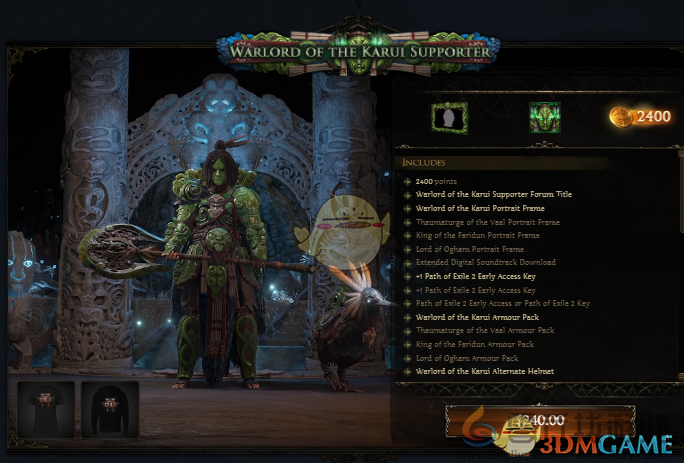Select the black T-shirt thumbnail
Screen dimensions: 684x463
[46, 409]
